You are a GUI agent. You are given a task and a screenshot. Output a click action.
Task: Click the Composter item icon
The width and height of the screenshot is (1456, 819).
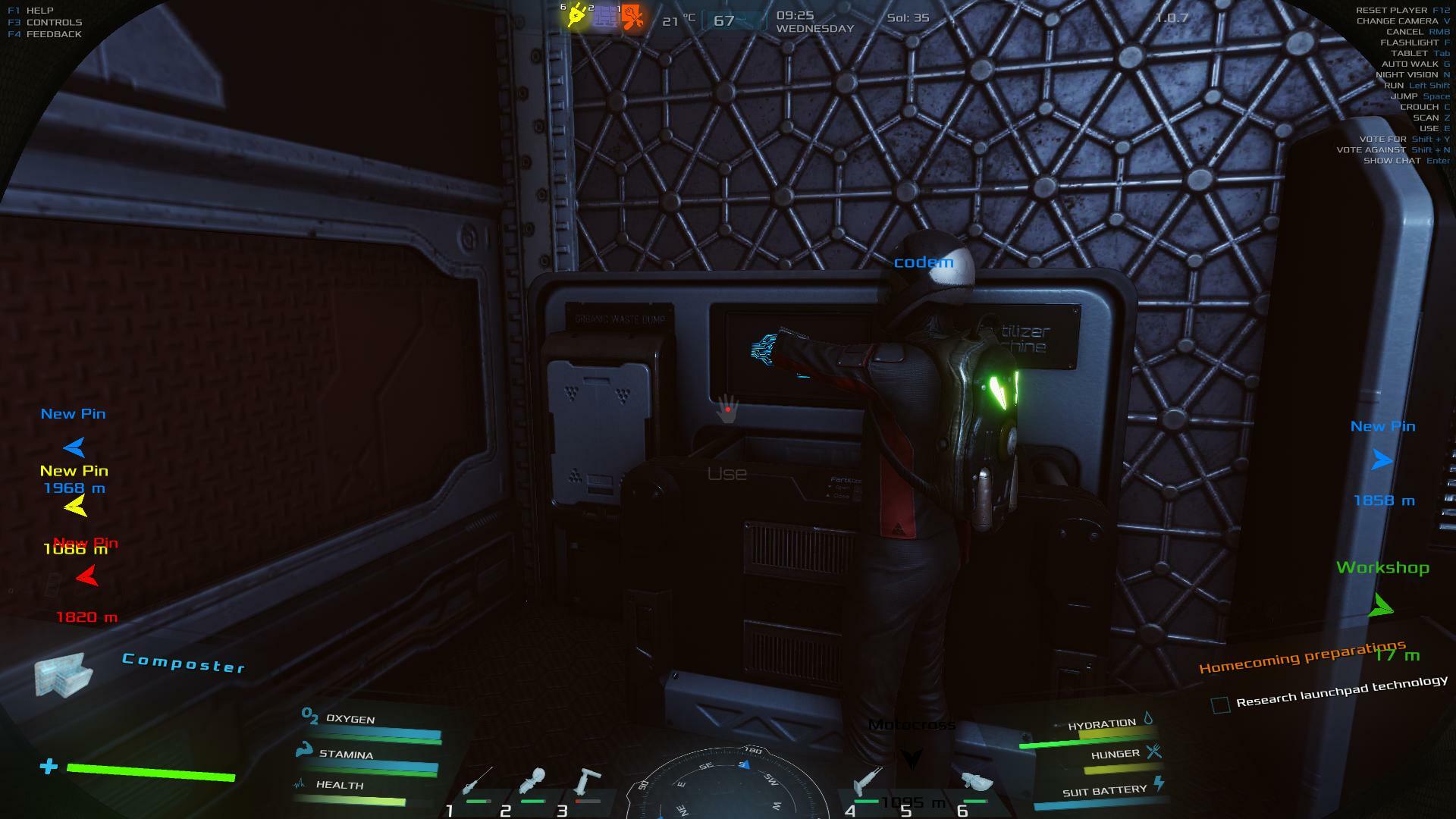(63, 674)
